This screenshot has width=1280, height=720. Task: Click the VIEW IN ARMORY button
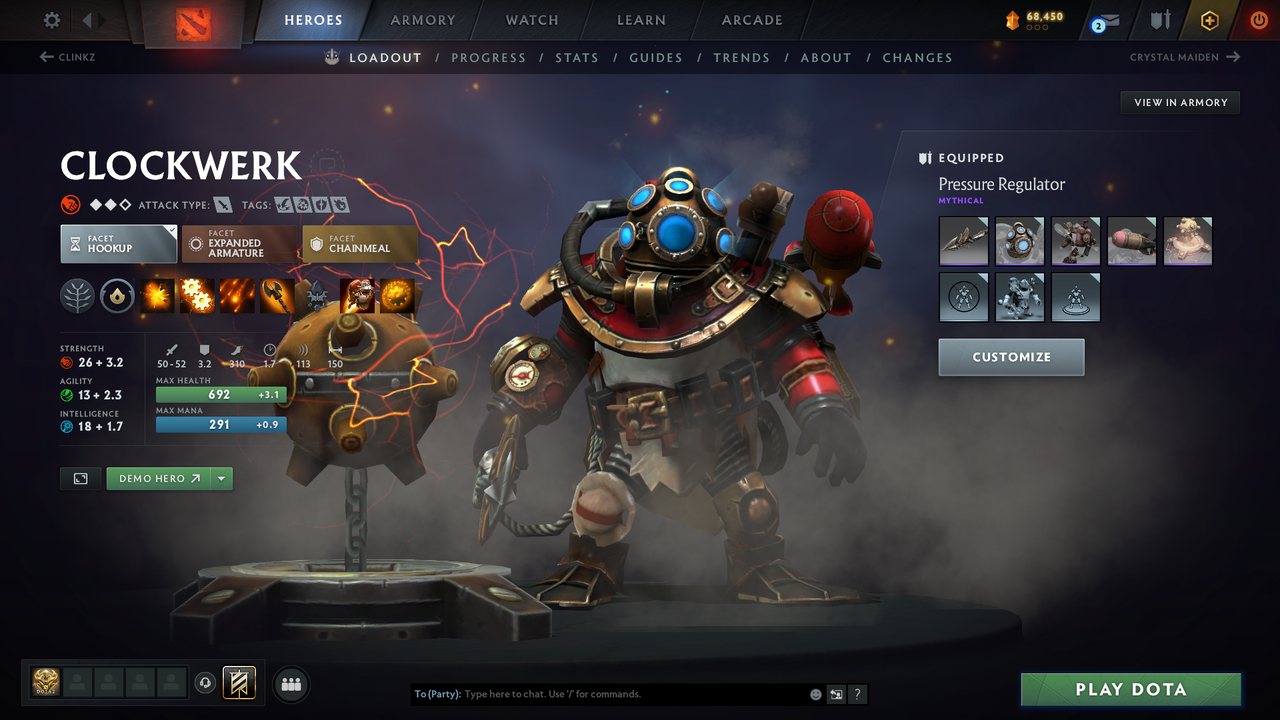[x=1179, y=102]
